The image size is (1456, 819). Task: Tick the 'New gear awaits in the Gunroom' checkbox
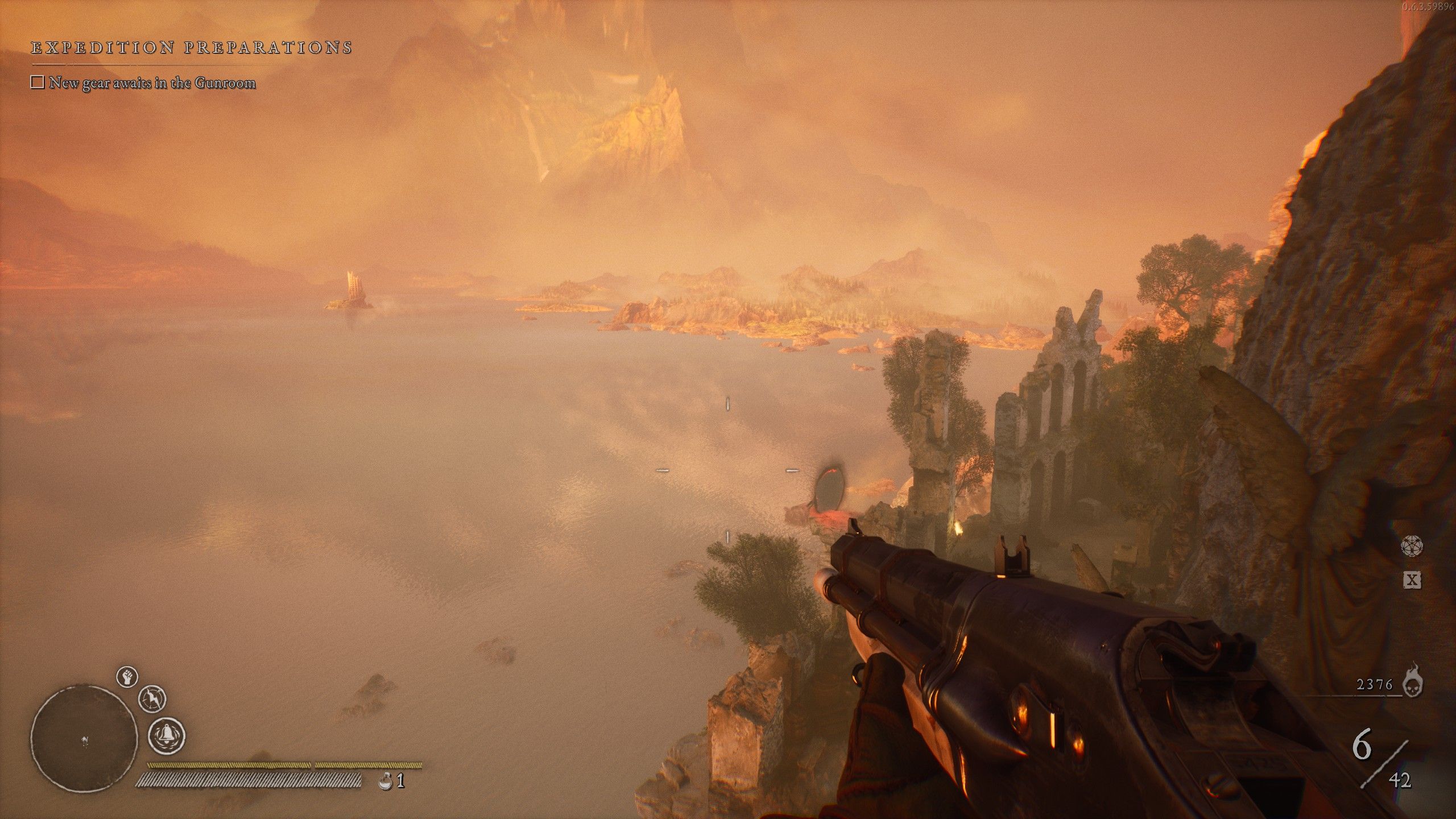tap(38, 83)
